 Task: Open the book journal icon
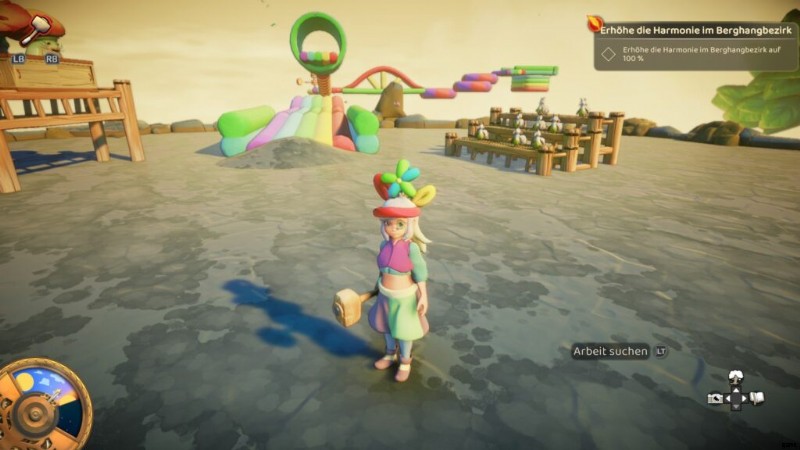(x=757, y=398)
